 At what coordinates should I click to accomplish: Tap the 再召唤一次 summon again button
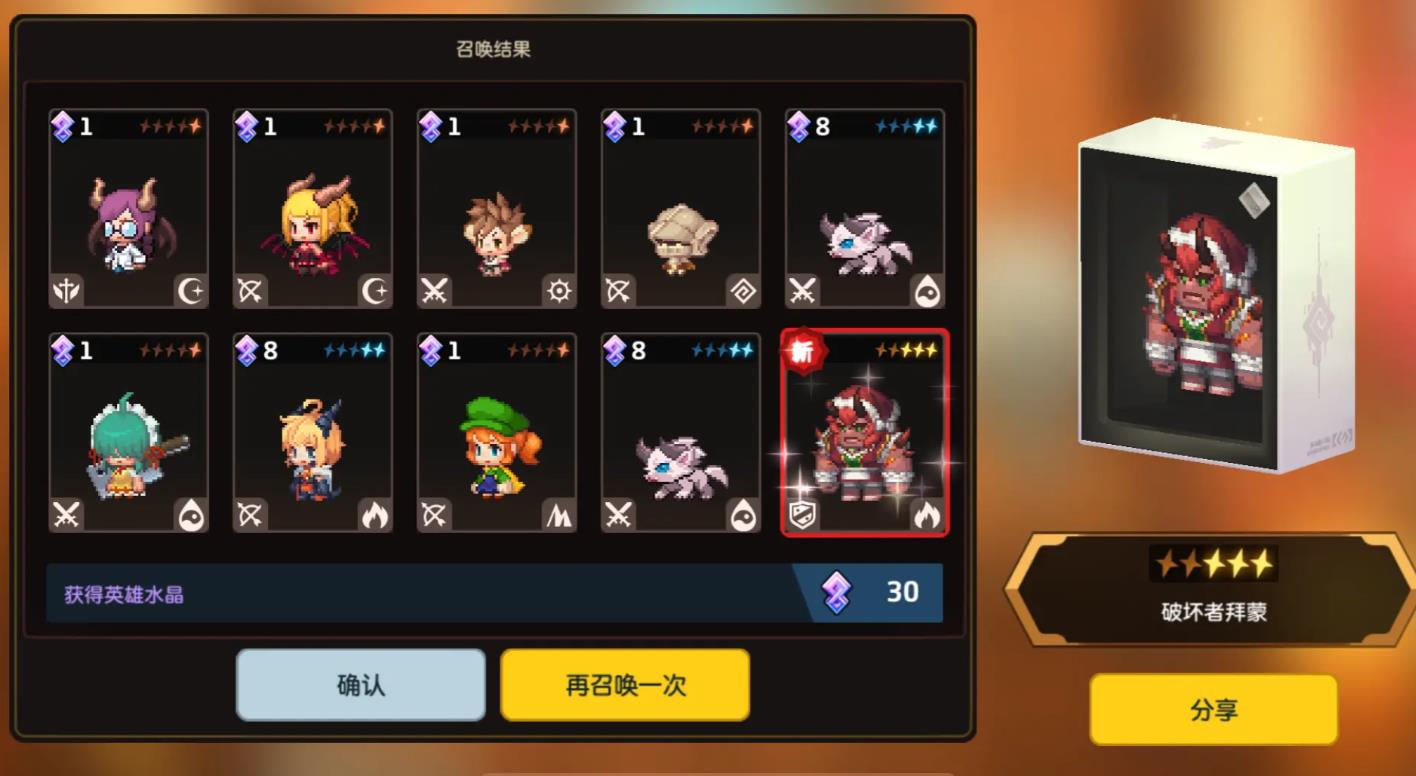(624, 684)
